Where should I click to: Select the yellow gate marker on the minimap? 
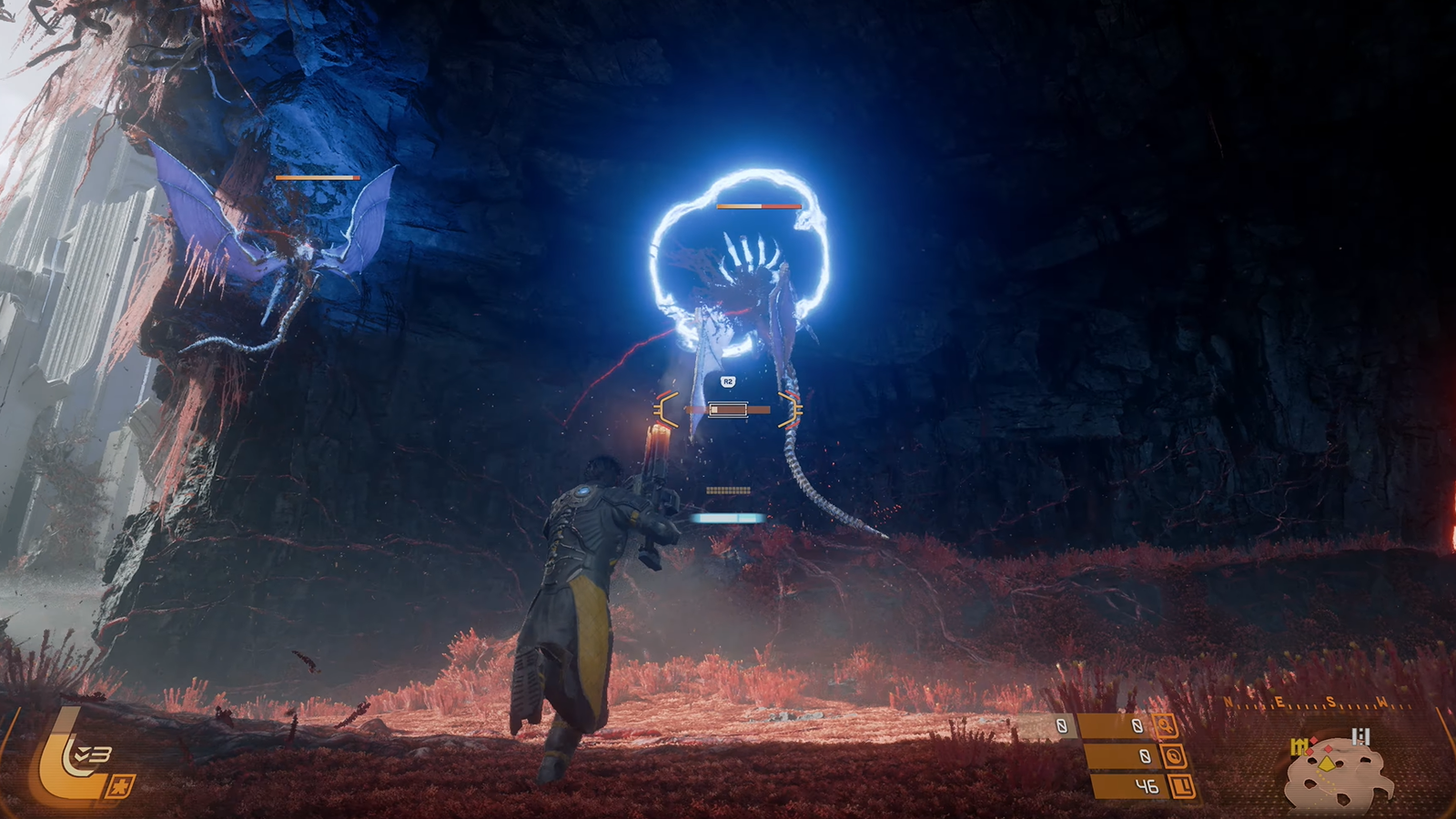[1299, 748]
